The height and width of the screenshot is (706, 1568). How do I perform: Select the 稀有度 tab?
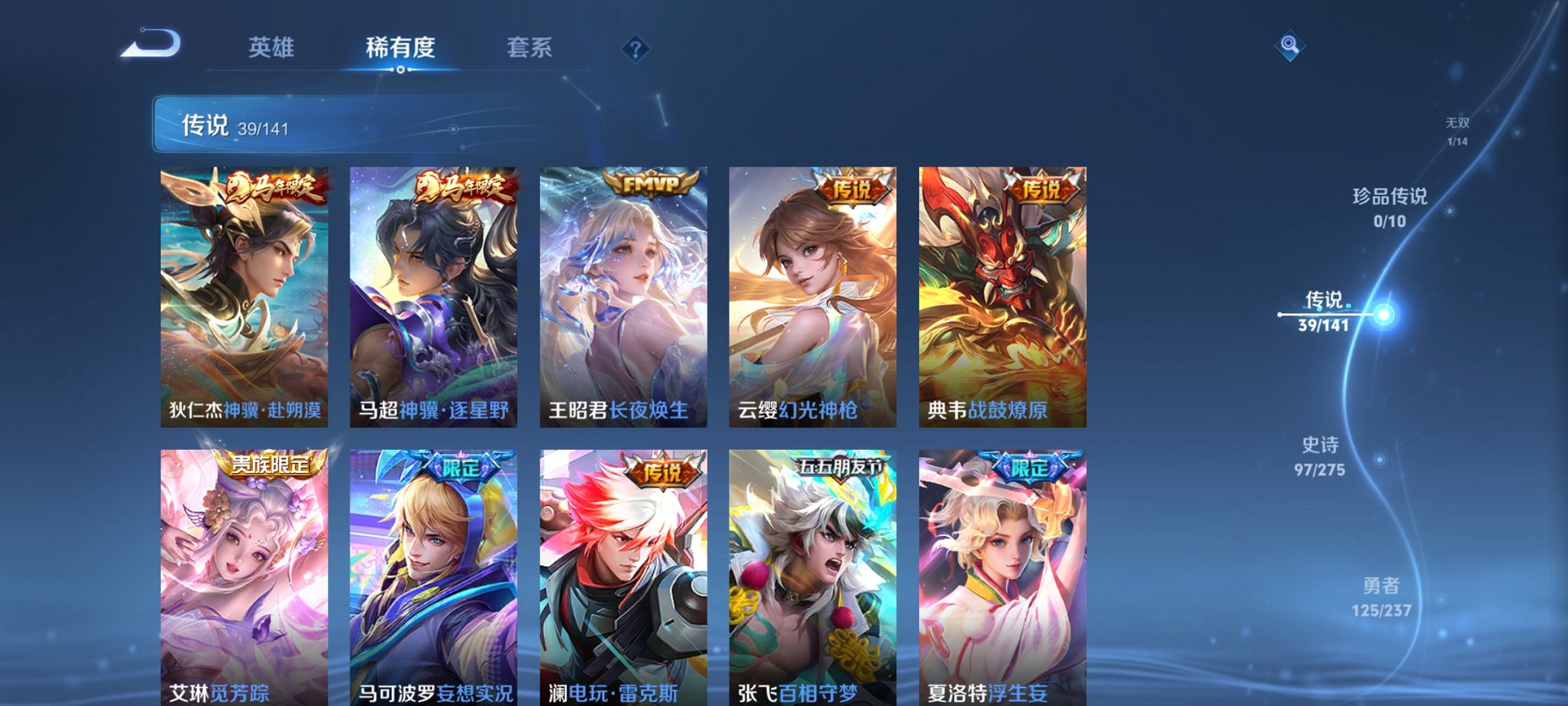point(401,48)
